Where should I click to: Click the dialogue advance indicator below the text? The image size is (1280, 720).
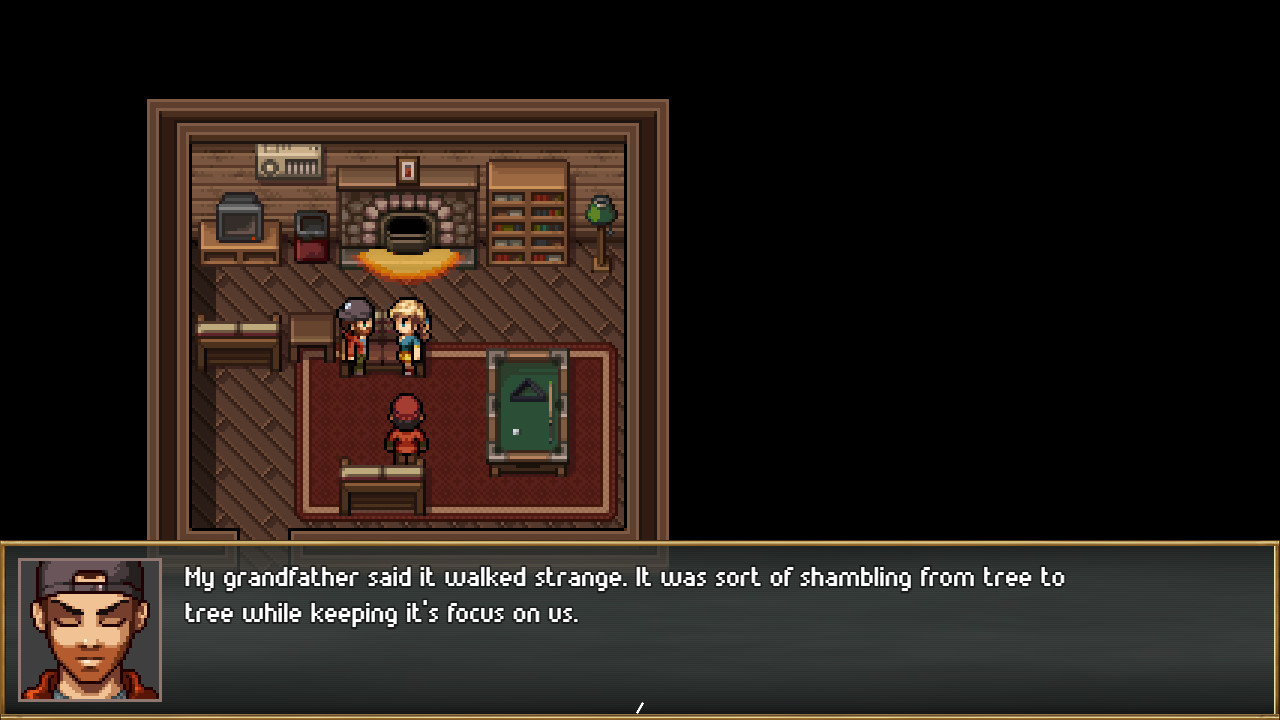click(640, 708)
